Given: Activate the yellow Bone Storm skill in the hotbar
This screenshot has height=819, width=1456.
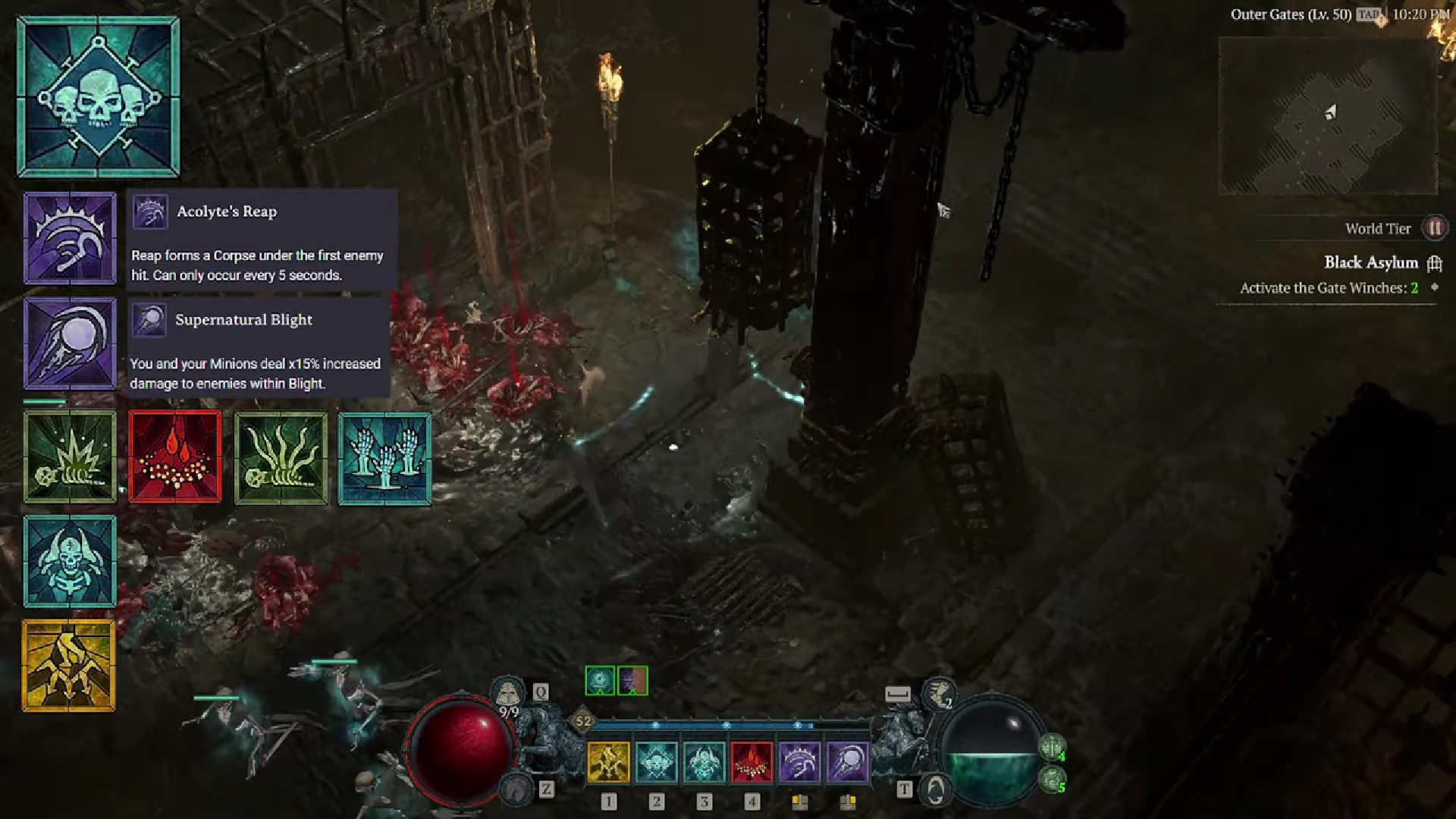Looking at the screenshot, I should [x=608, y=762].
